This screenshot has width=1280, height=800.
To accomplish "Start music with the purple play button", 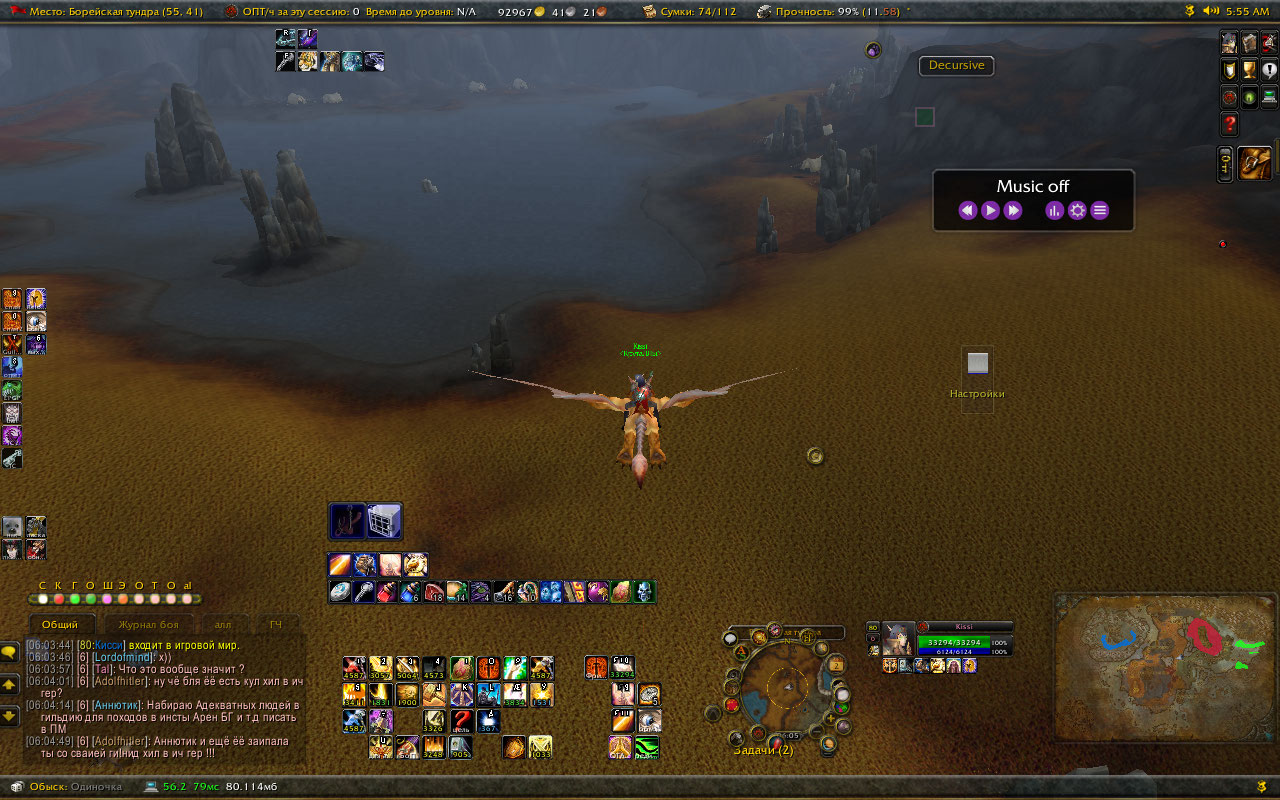I will 990,210.
